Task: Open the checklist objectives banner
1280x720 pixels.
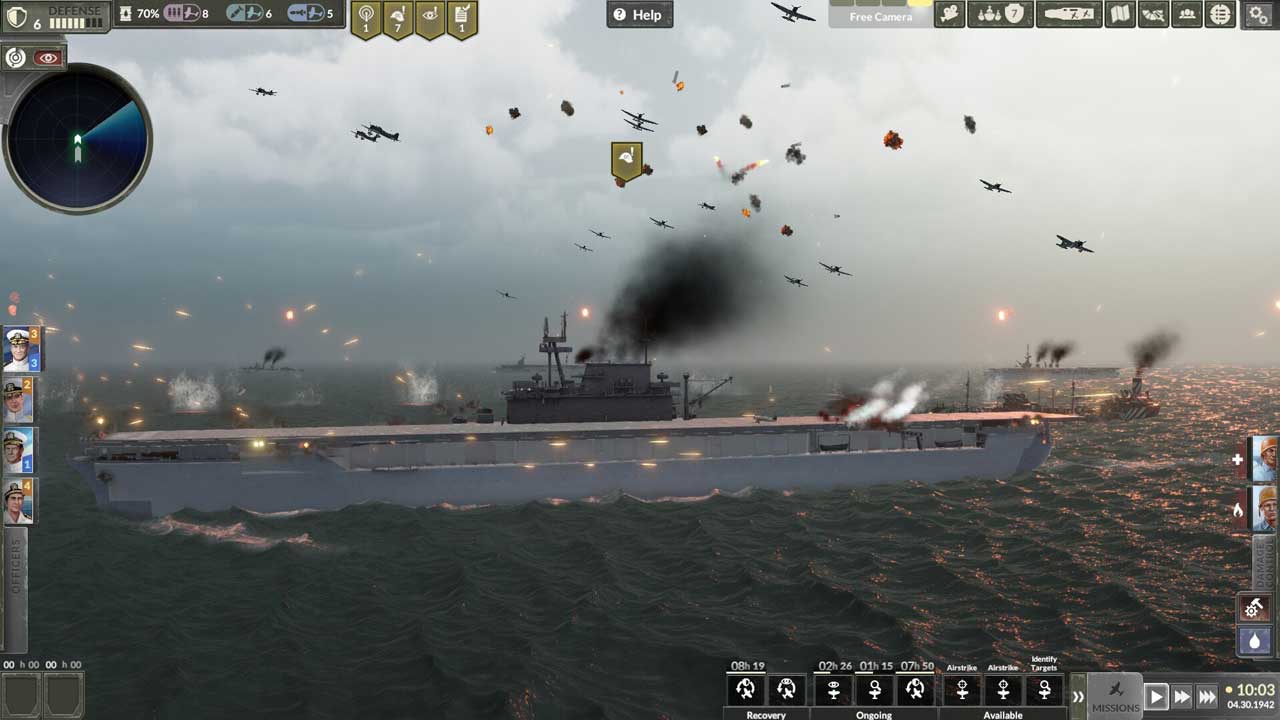Action: 462,19
